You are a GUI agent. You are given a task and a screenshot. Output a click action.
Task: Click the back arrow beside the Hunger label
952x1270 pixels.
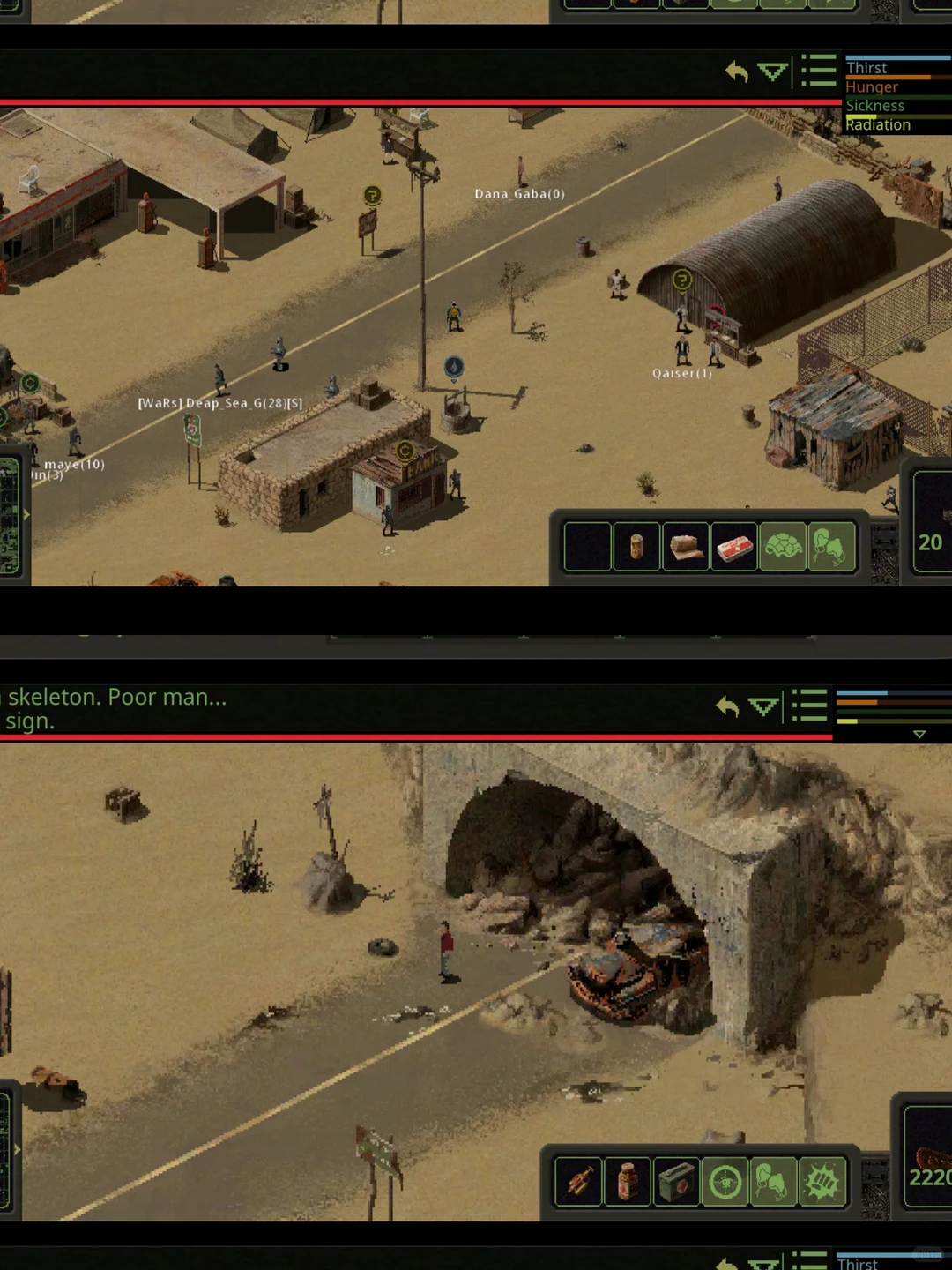[x=736, y=72]
